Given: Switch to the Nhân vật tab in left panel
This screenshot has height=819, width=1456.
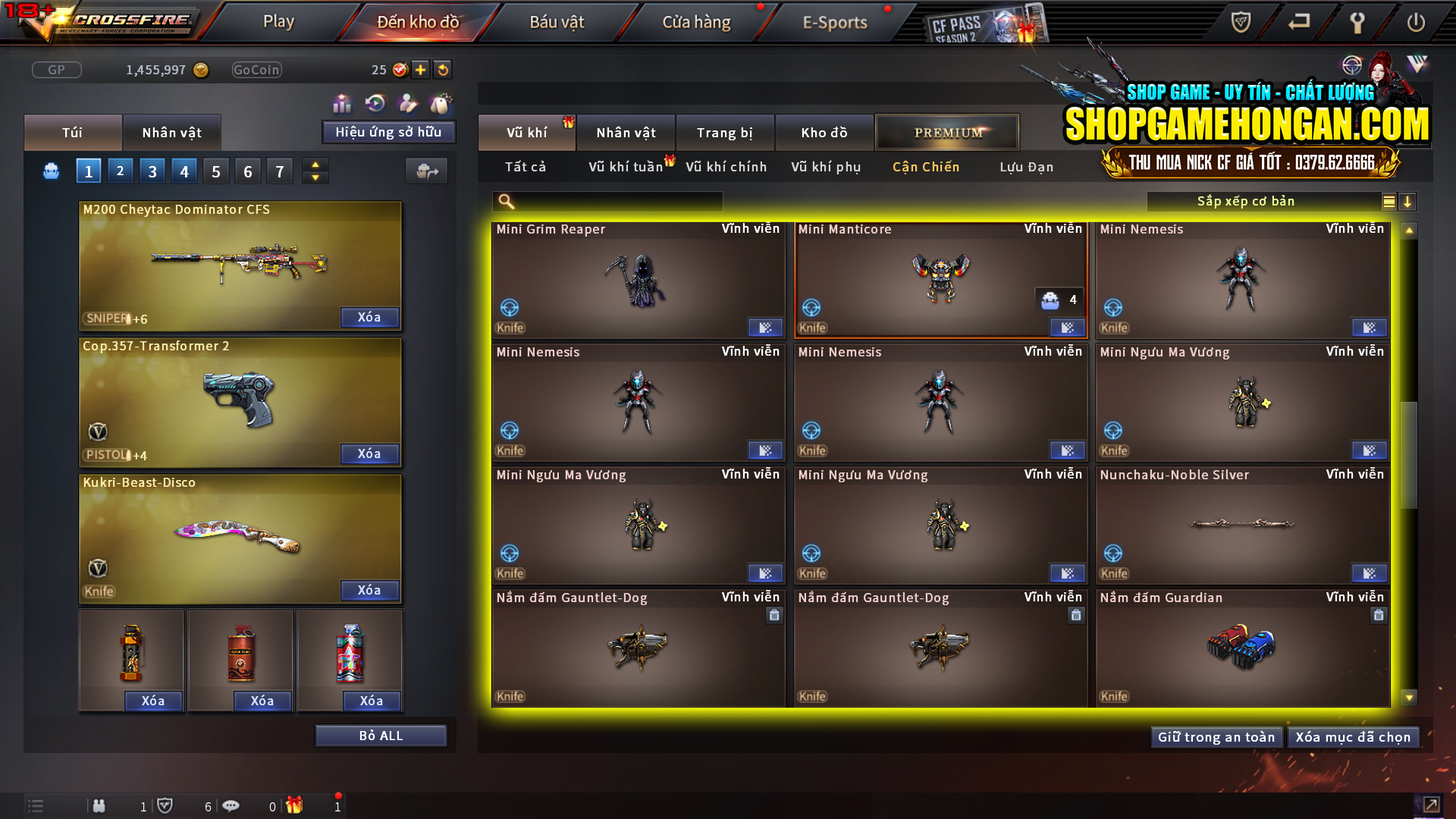Looking at the screenshot, I should click(x=172, y=132).
